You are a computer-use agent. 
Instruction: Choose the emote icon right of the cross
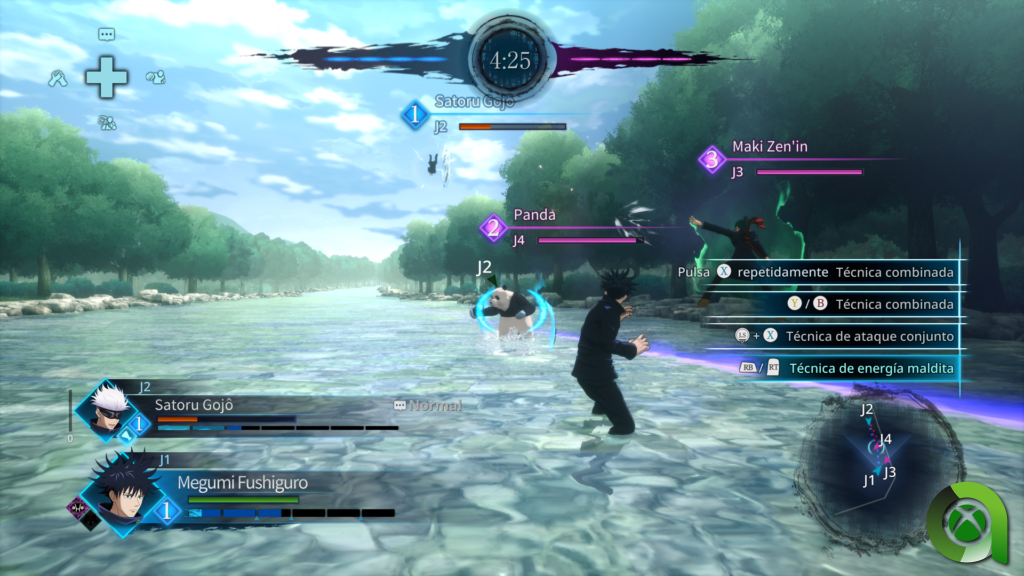click(x=155, y=77)
